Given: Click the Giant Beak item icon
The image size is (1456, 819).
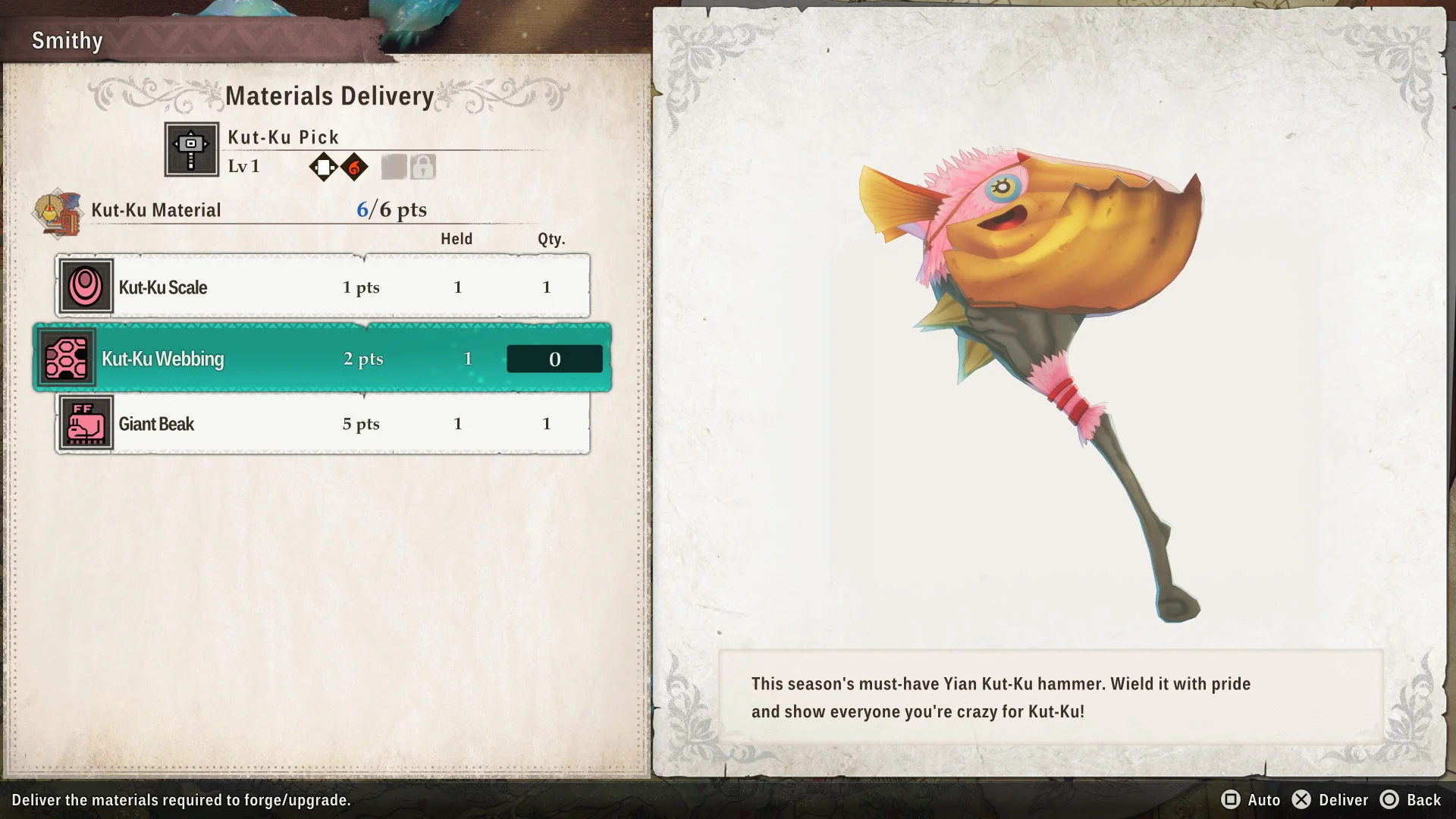Looking at the screenshot, I should point(86,423).
